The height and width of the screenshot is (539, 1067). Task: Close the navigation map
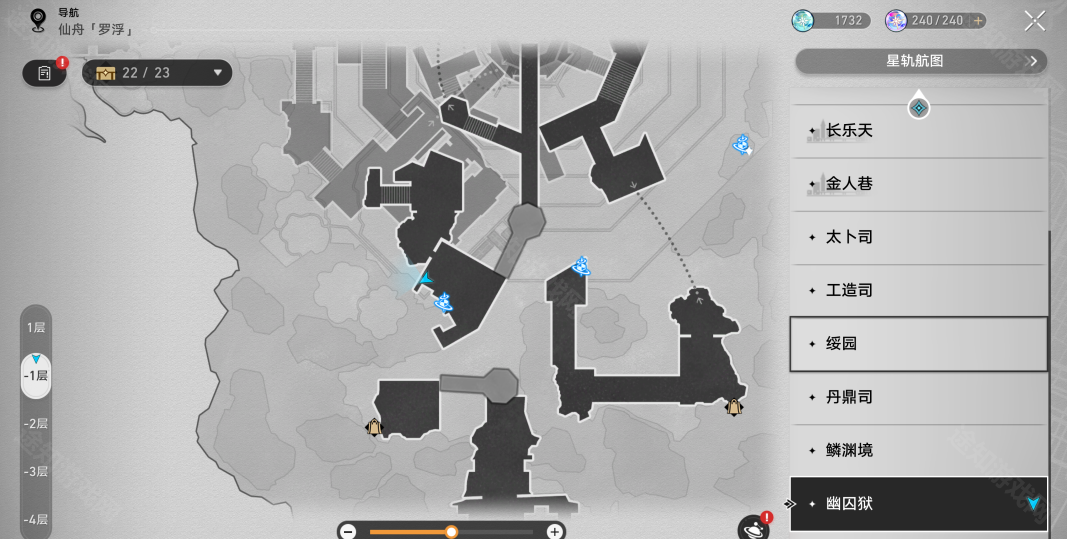pyautogui.click(x=1034, y=20)
